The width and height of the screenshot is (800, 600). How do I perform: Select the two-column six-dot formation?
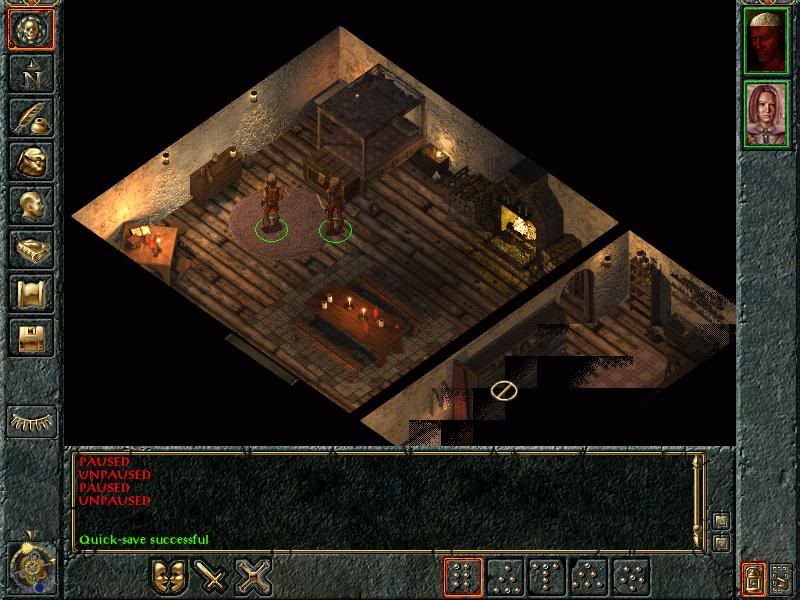point(463,577)
